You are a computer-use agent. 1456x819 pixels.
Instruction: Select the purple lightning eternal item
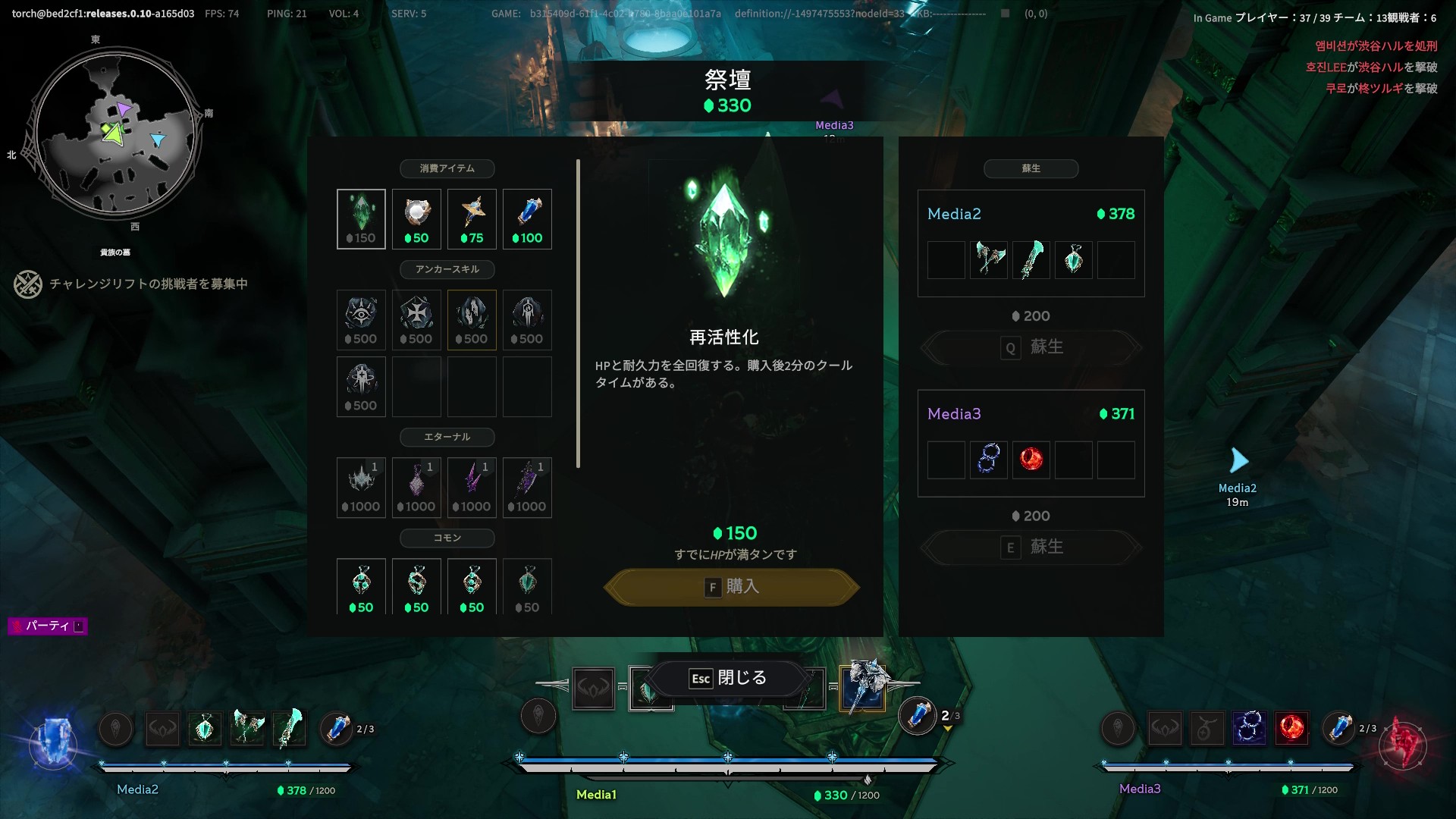pos(472,488)
